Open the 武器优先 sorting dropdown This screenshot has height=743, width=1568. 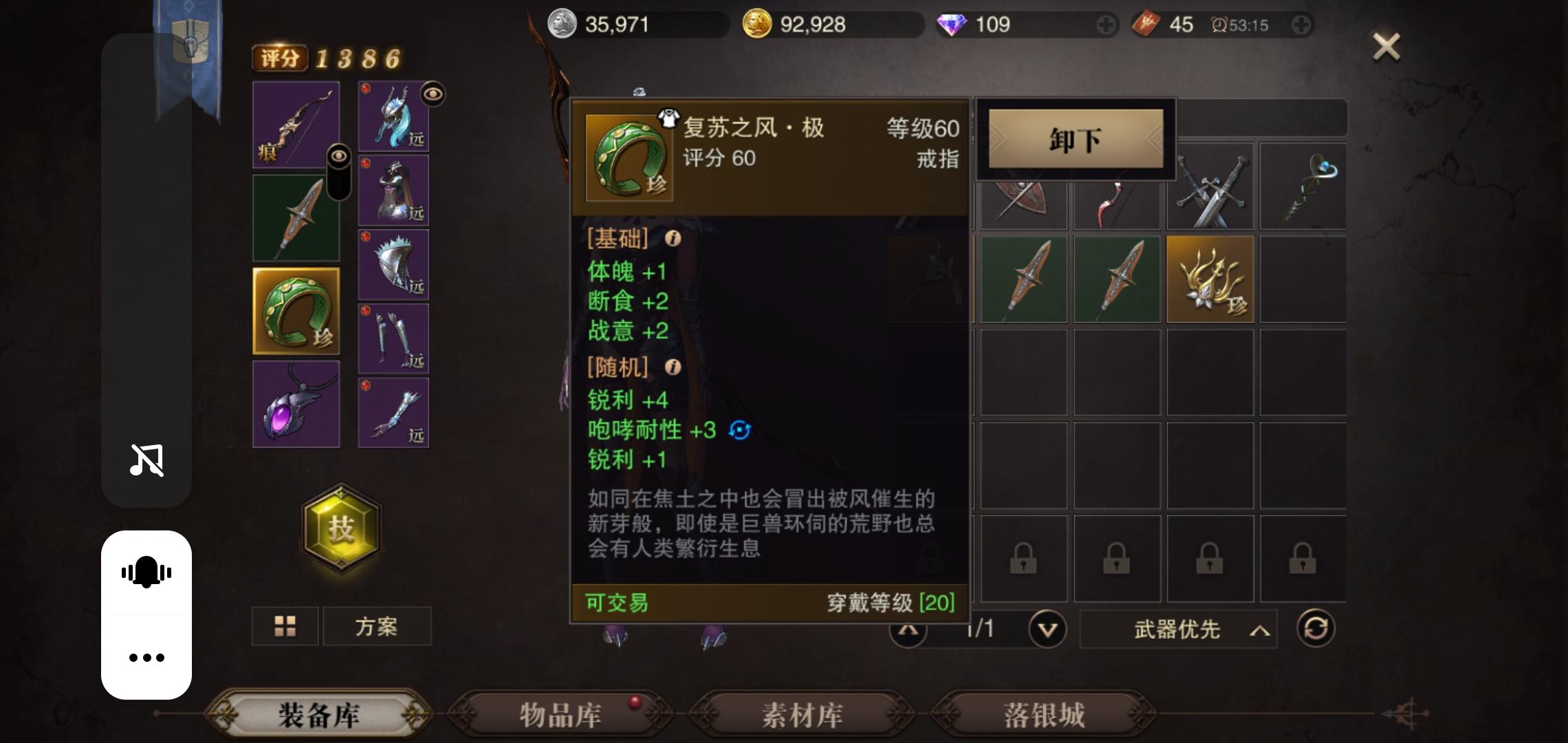1179,629
